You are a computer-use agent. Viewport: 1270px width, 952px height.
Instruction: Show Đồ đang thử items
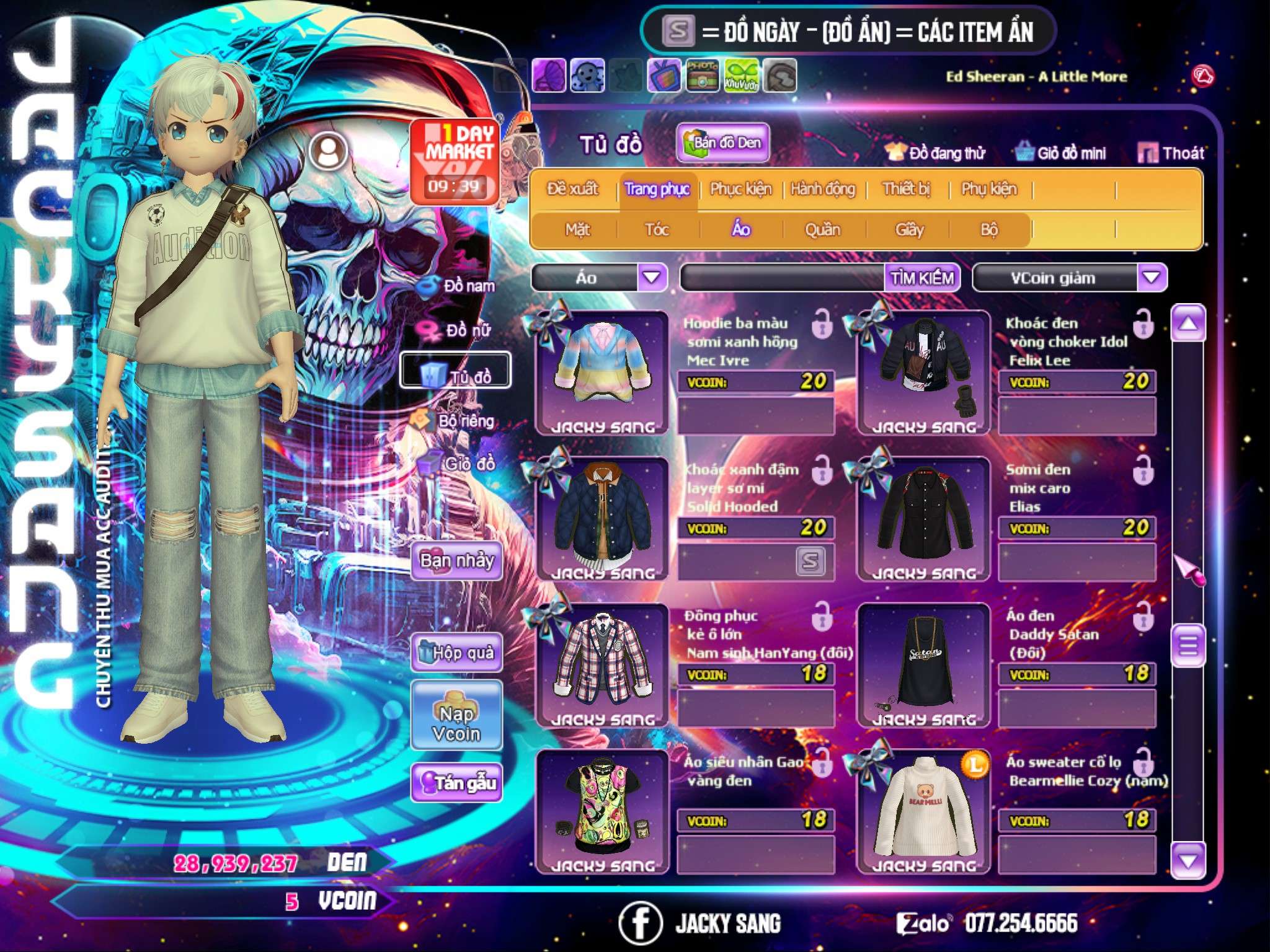tap(935, 153)
